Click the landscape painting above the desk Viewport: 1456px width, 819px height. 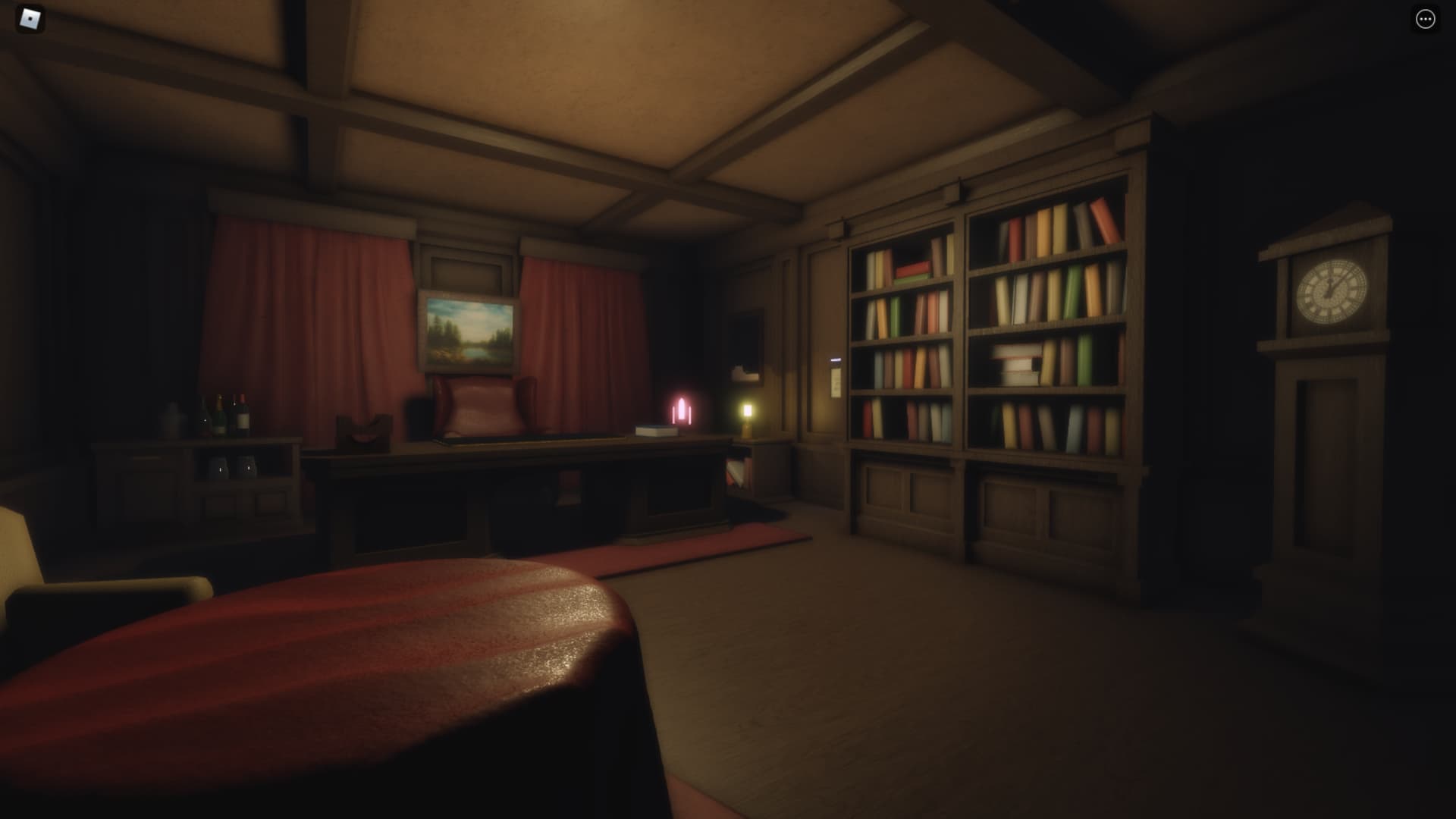468,332
